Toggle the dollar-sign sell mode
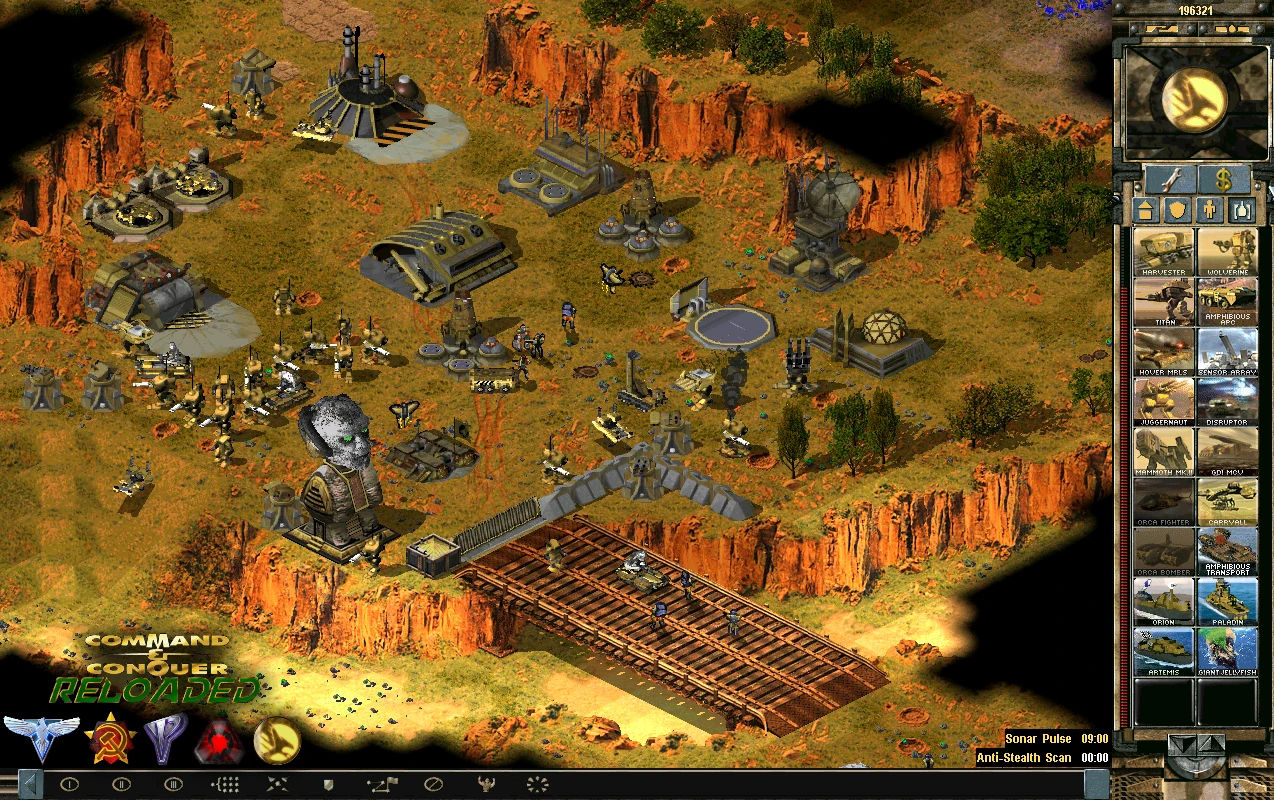The height and width of the screenshot is (800, 1274). tap(1224, 180)
